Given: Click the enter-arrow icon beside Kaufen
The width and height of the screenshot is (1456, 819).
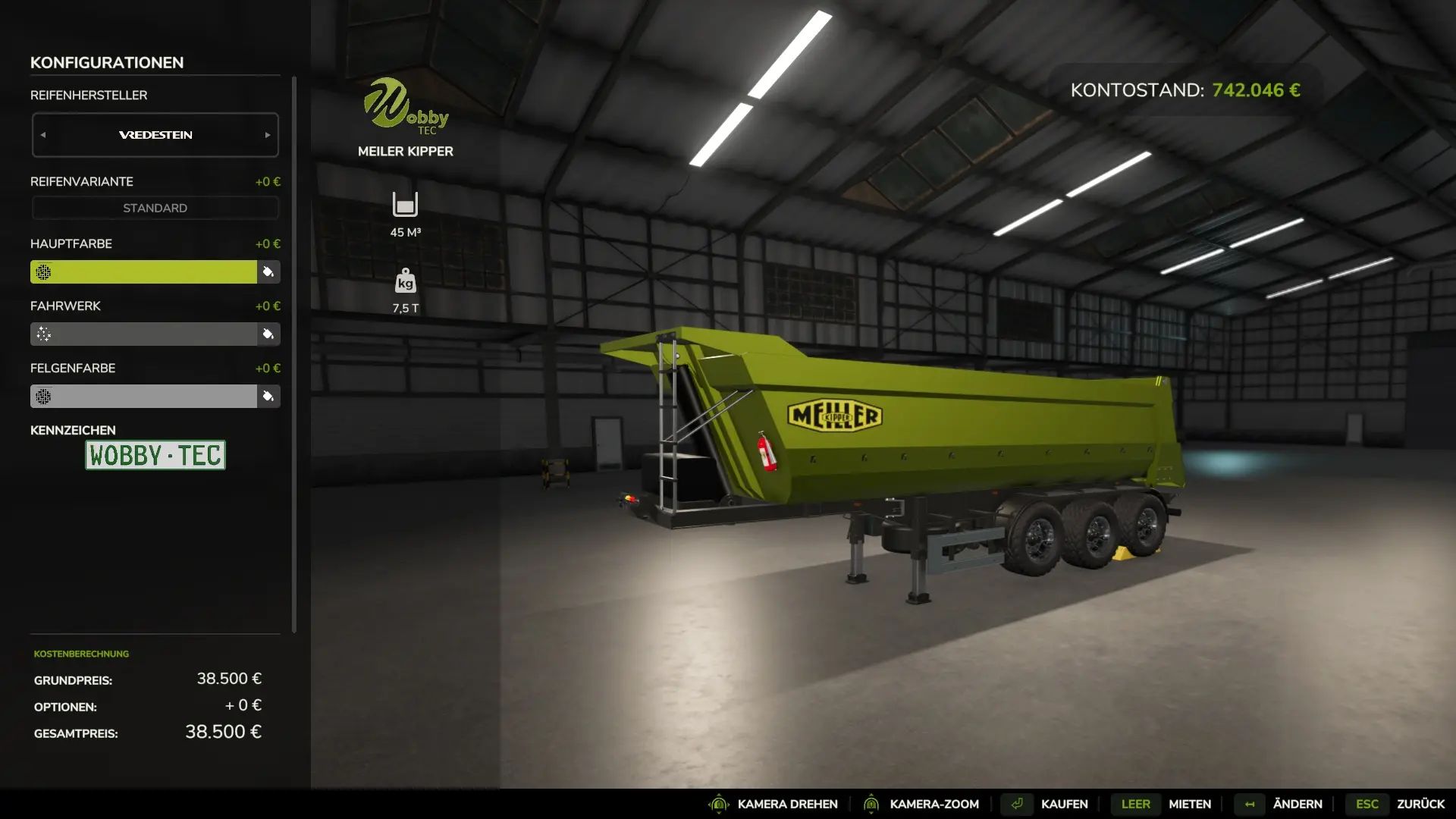Looking at the screenshot, I should click(x=1016, y=804).
